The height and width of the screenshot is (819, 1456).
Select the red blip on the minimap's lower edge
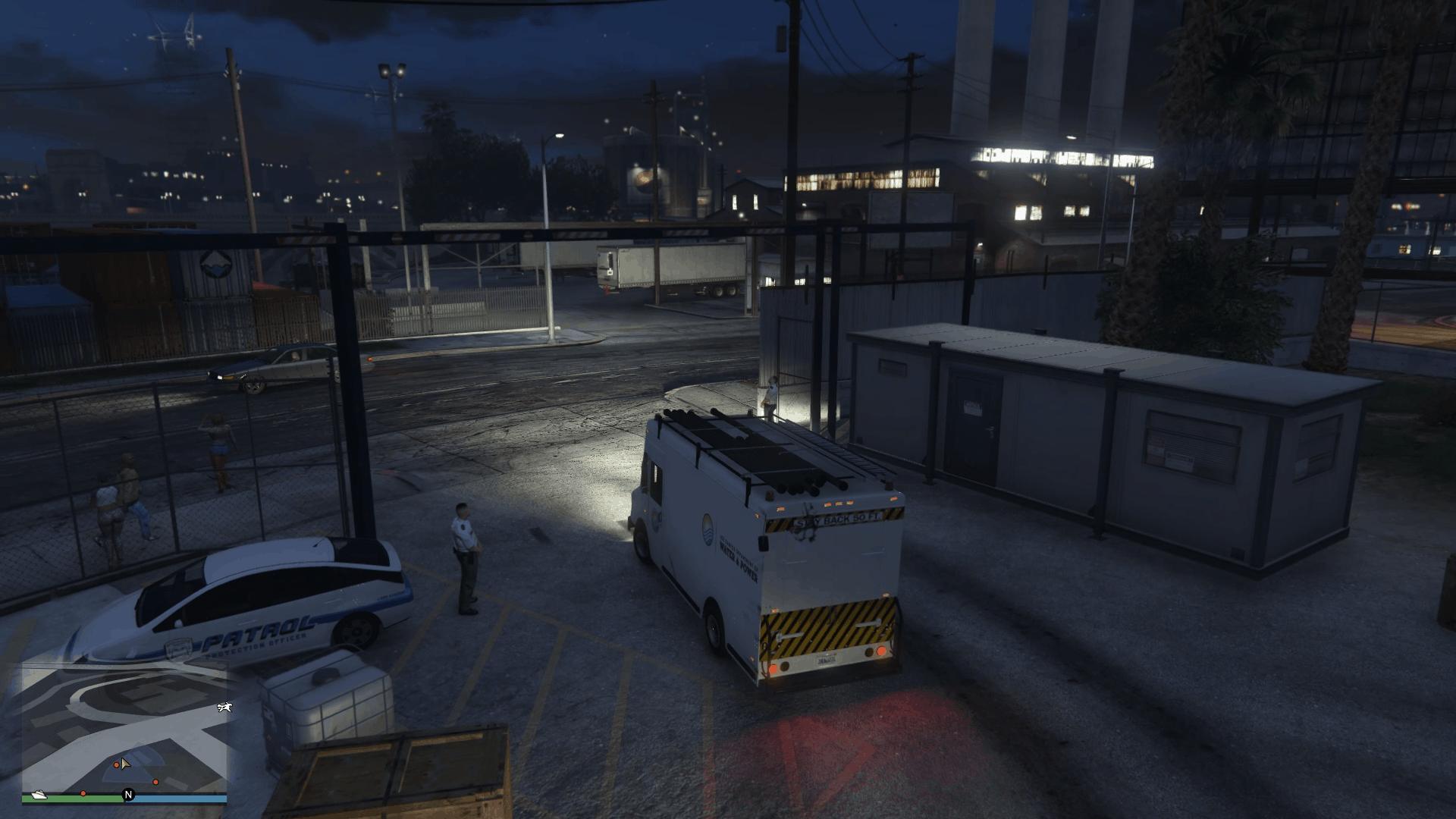pos(83,794)
